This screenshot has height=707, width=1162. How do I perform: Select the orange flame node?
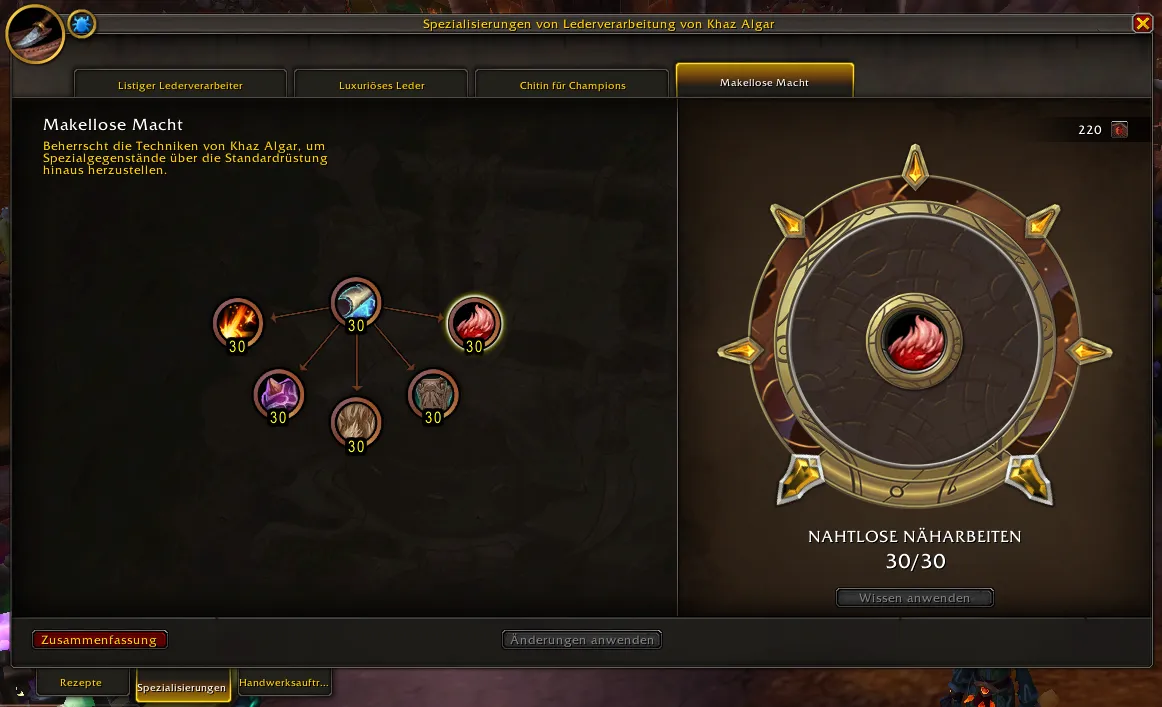coord(238,322)
